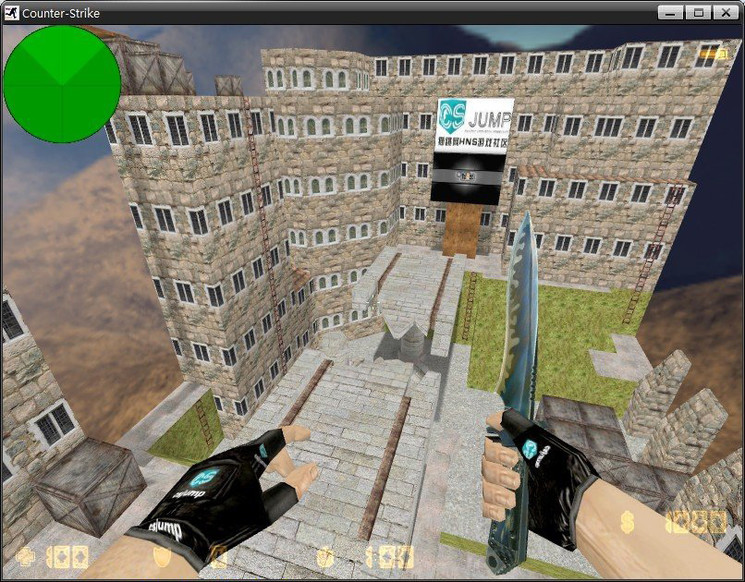Screen dimensions: 745x582
Task: Minimize the Counter-Strike window
Action: click(x=670, y=12)
